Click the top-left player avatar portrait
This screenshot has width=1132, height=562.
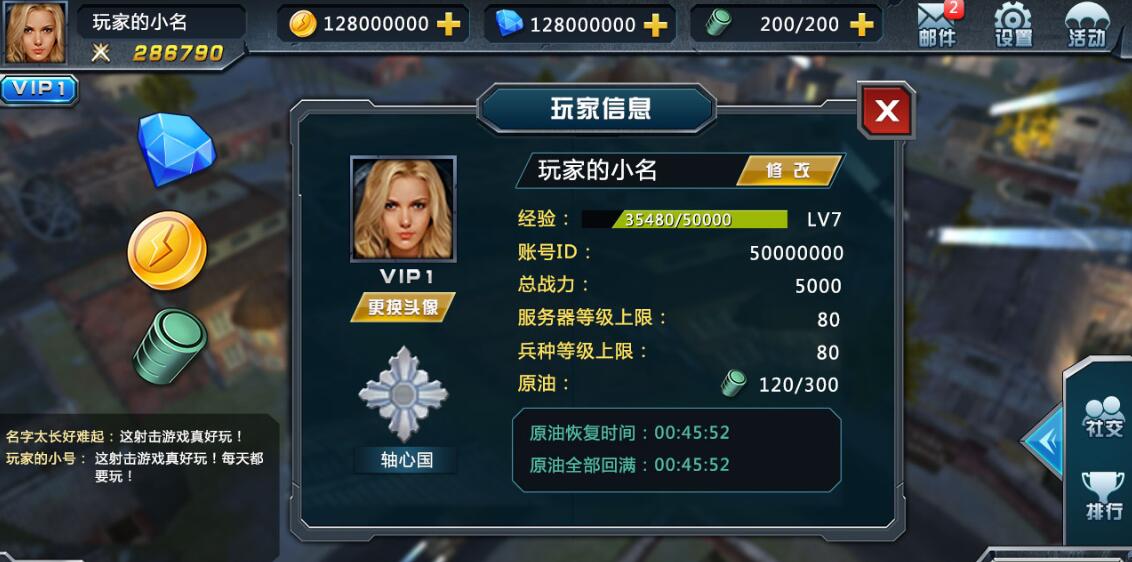[36, 33]
